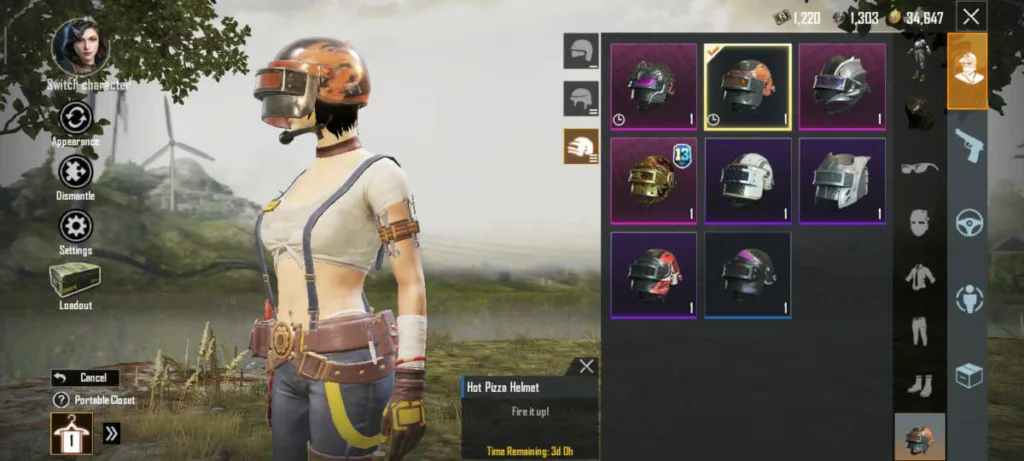Open the Portable Closet help icon
1024x461 pixels.
[60, 400]
